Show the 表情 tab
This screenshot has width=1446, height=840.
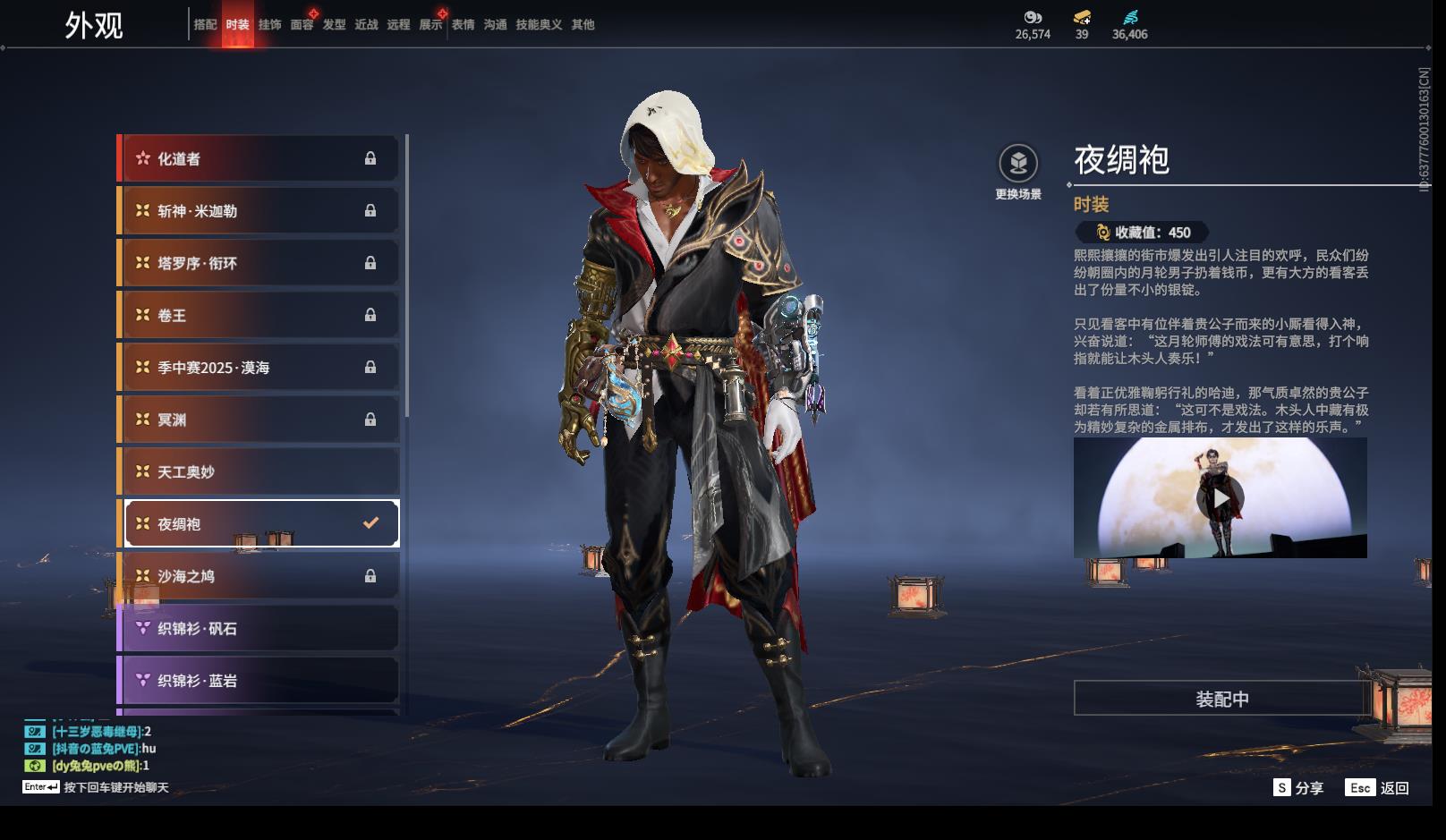click(x=463, y=25)
